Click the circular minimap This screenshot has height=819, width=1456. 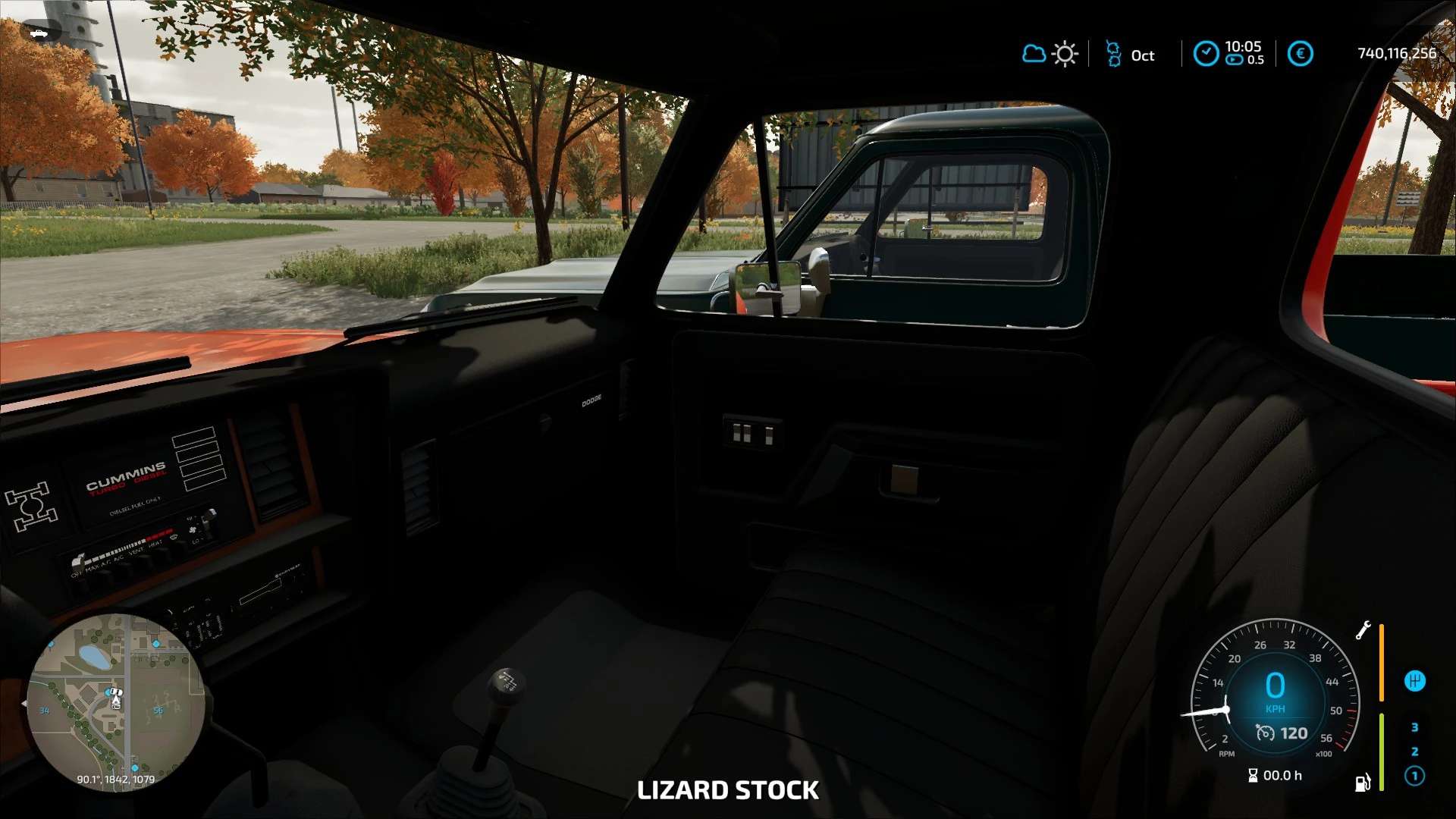coord(115,702)
